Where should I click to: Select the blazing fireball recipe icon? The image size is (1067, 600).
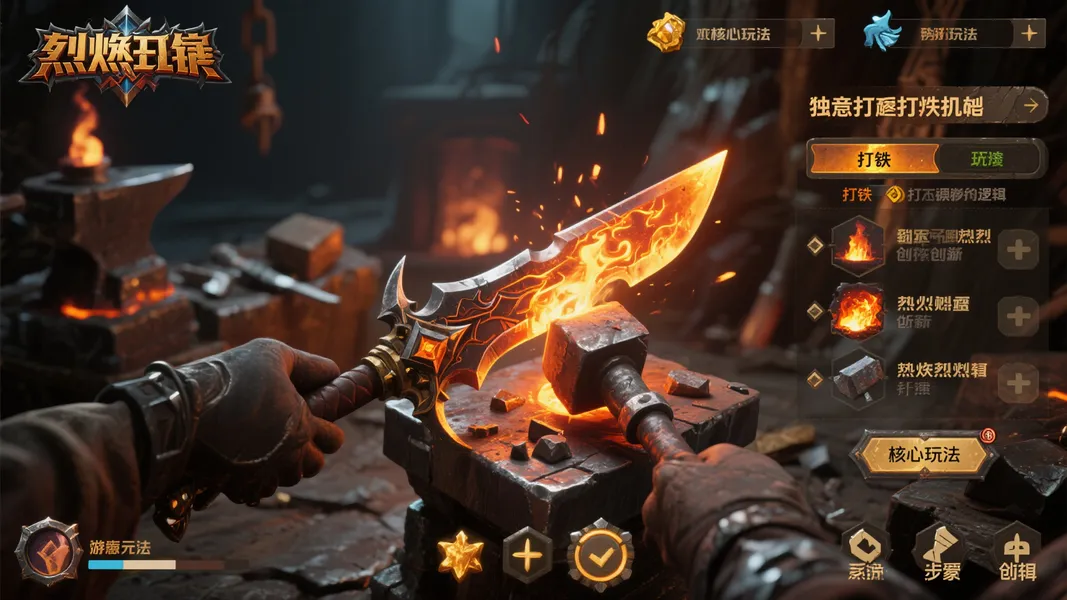(858, 312)
